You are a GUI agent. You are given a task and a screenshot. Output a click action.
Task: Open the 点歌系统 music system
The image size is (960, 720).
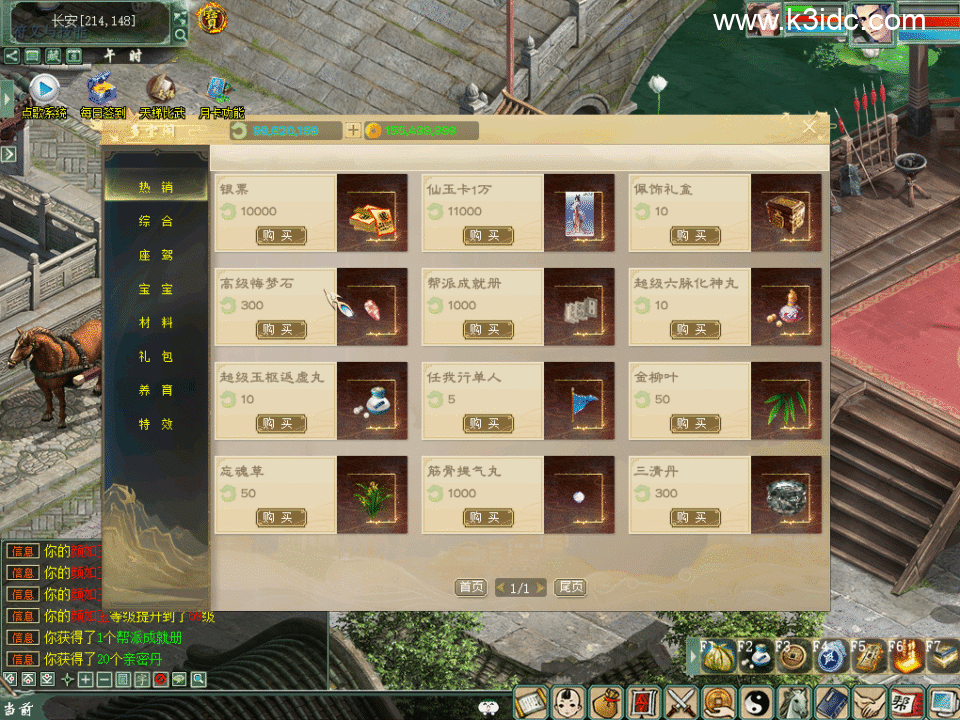[x=43, y=93]
